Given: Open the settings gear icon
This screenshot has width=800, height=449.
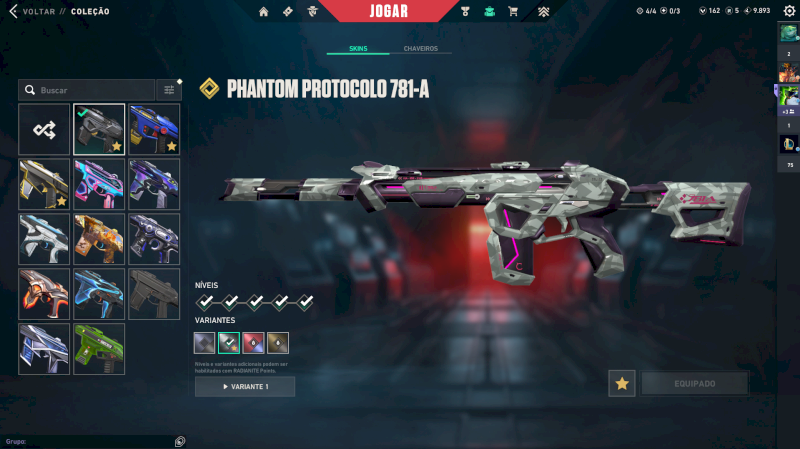Looking at the screenshot, I should click(789, 11).
